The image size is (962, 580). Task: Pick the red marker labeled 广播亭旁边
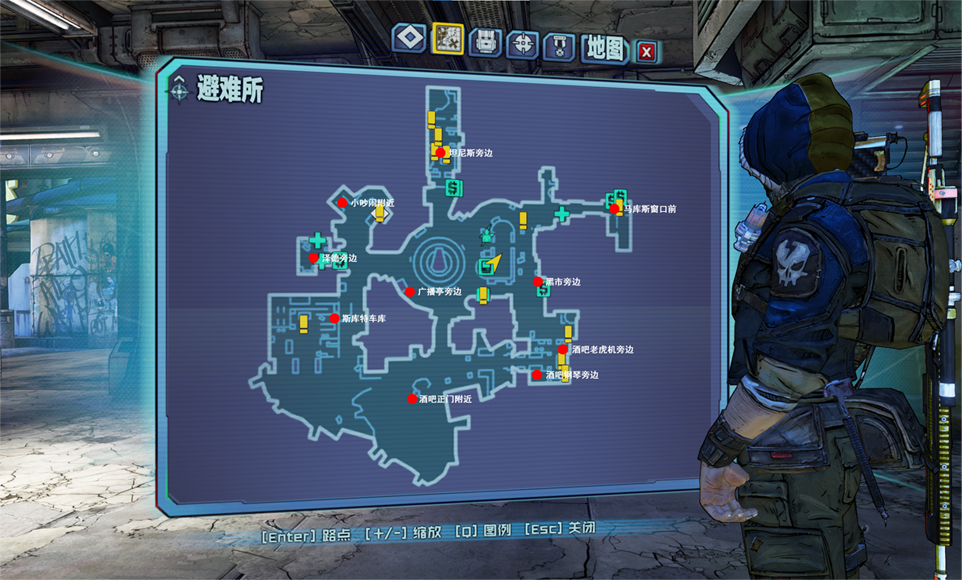click(409, 292)
